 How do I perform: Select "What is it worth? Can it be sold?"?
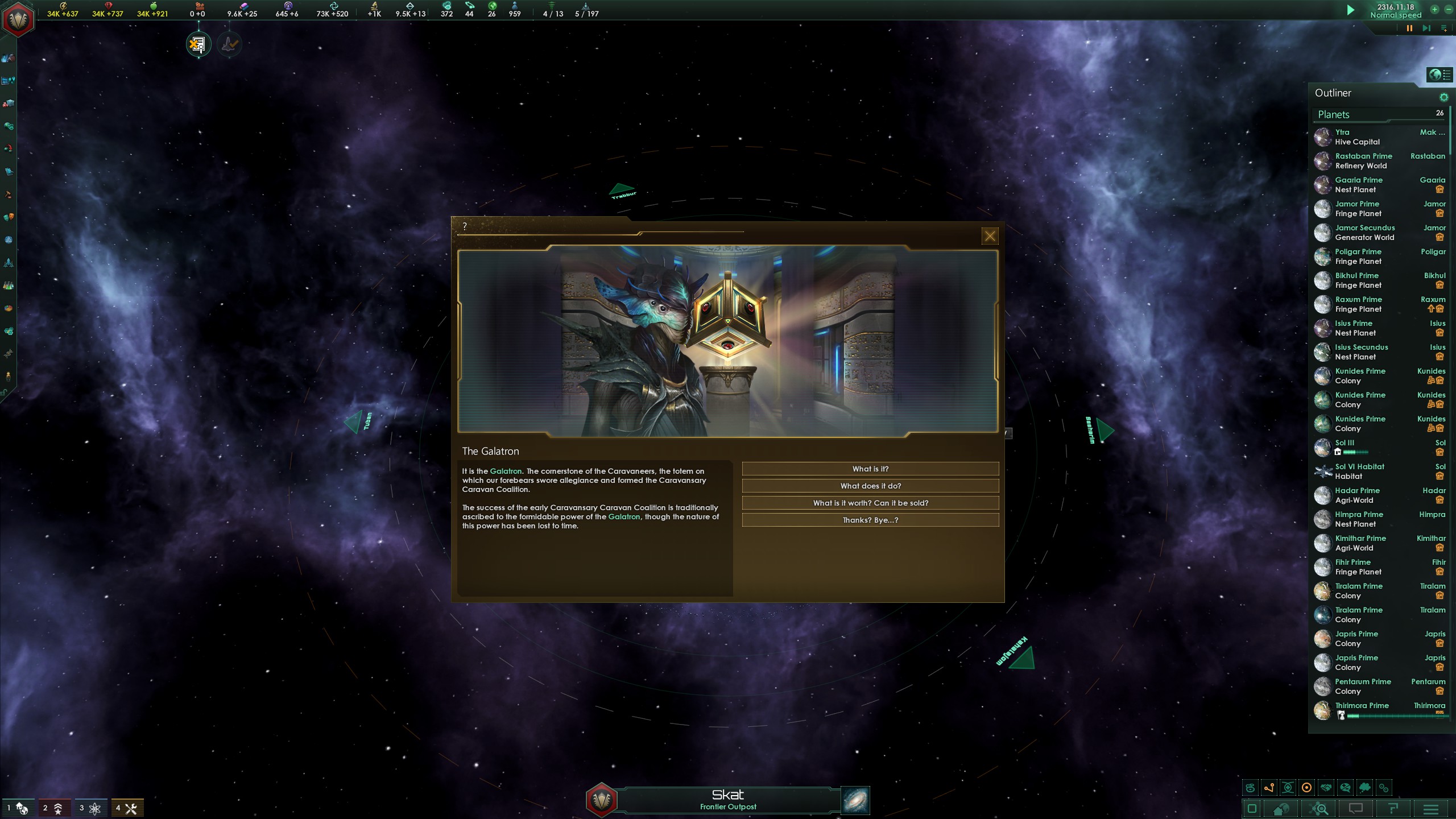pyautogui.click(x=870, y=503)
